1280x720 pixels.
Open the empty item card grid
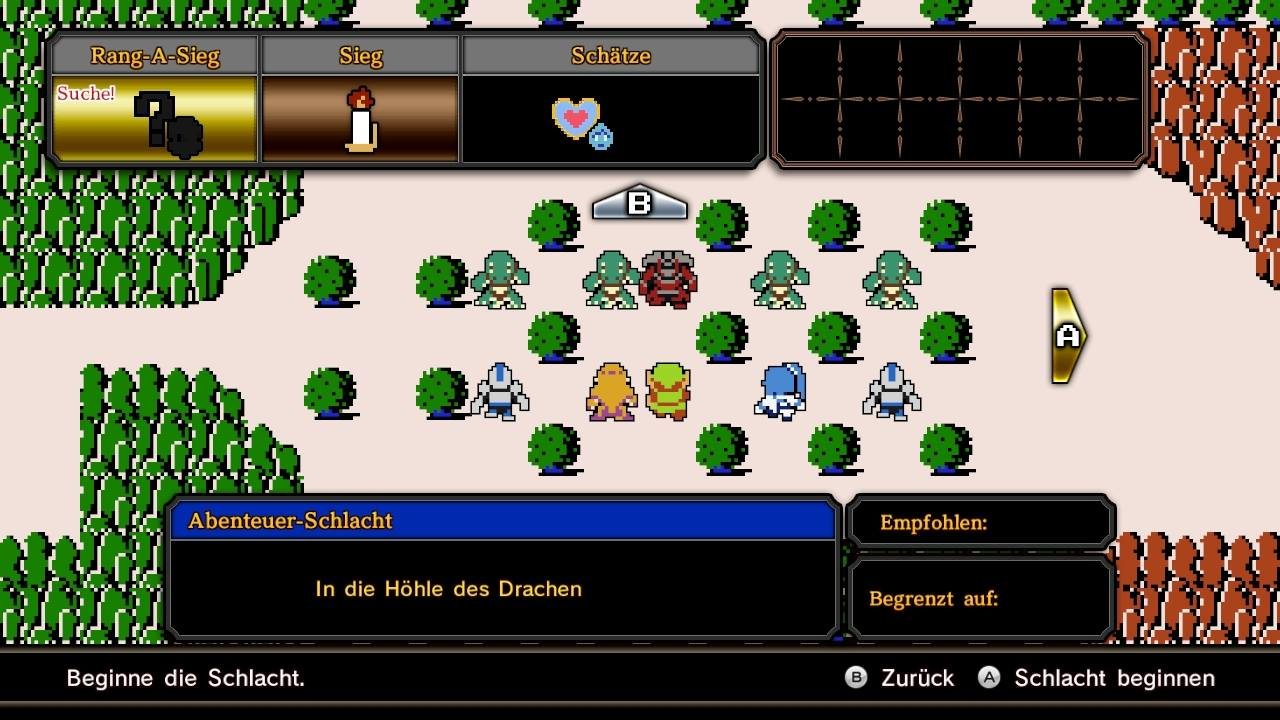(x=959, y=99)
